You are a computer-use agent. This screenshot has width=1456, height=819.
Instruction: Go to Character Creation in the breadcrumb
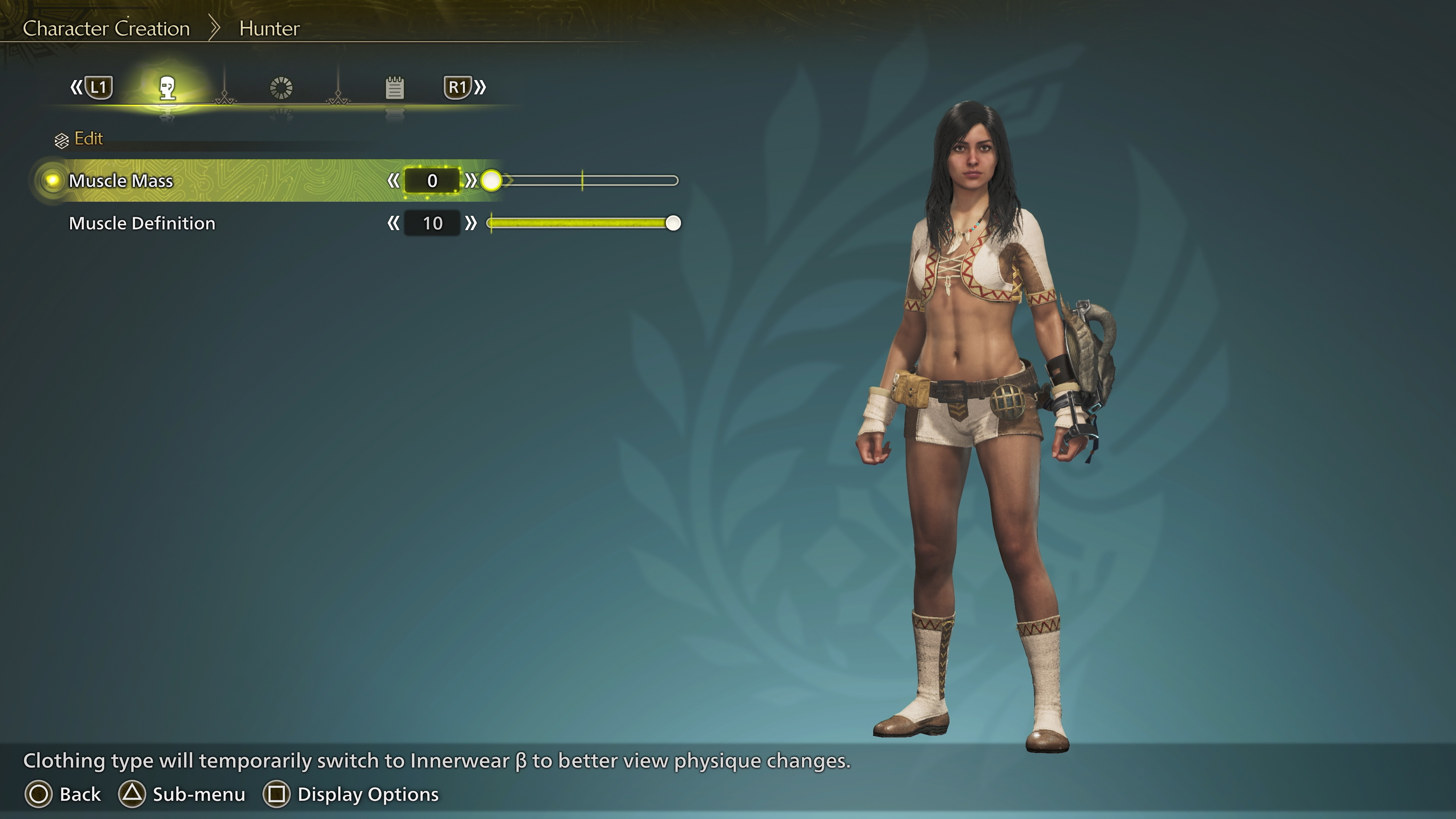click(106, 28)
